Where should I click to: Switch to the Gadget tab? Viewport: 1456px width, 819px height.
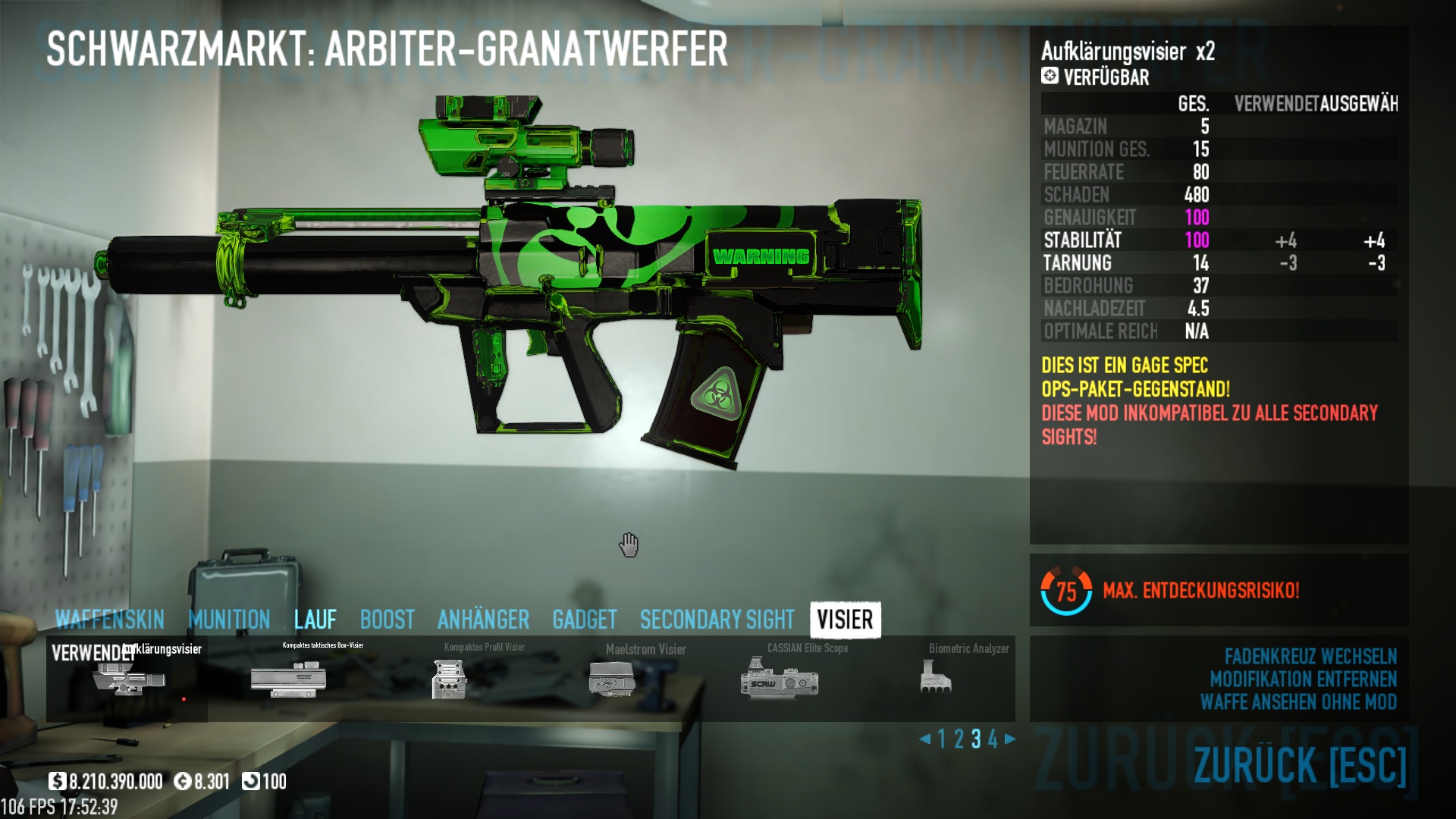tap(584, 620)
